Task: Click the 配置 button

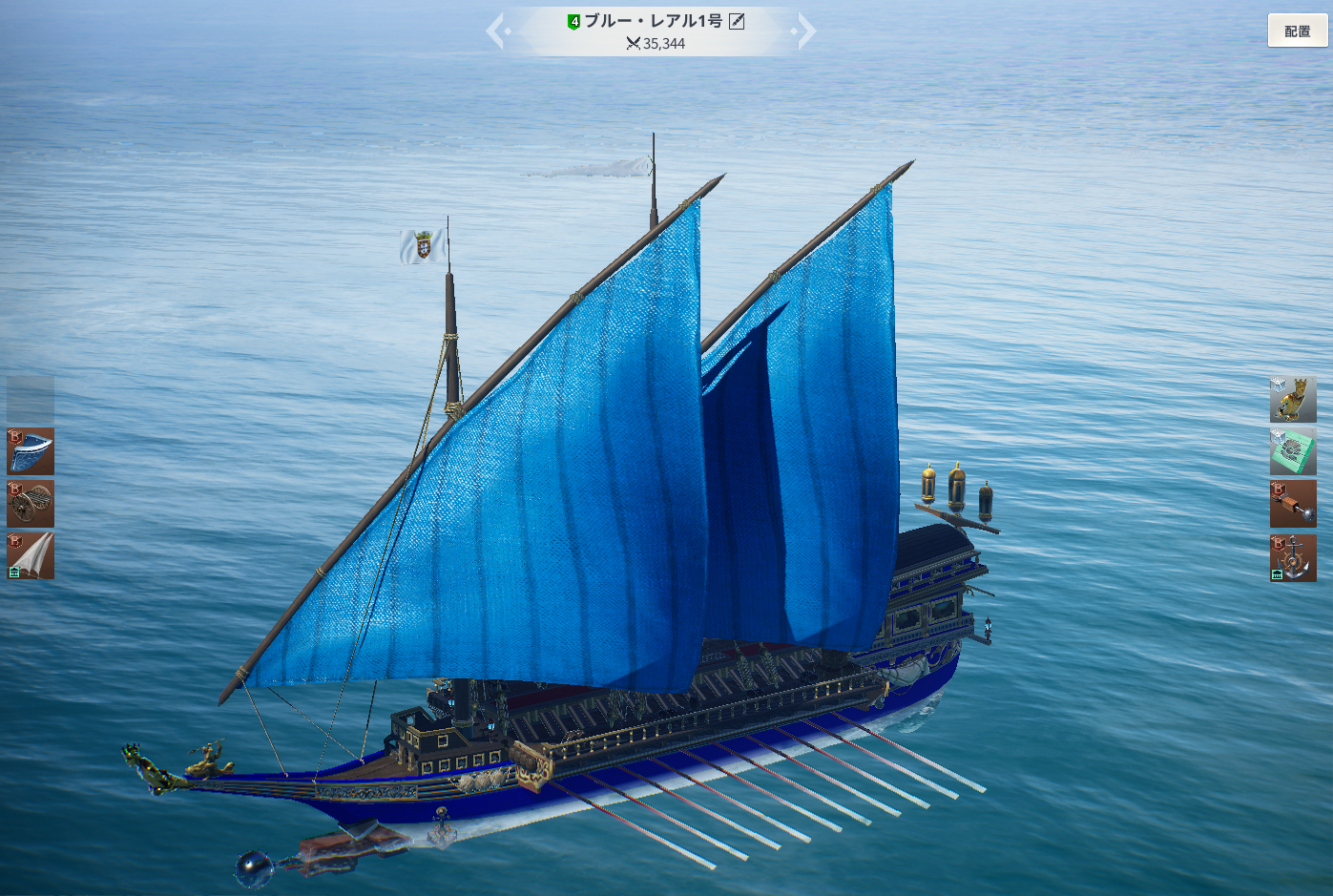Action: [x=1297, y=31]
